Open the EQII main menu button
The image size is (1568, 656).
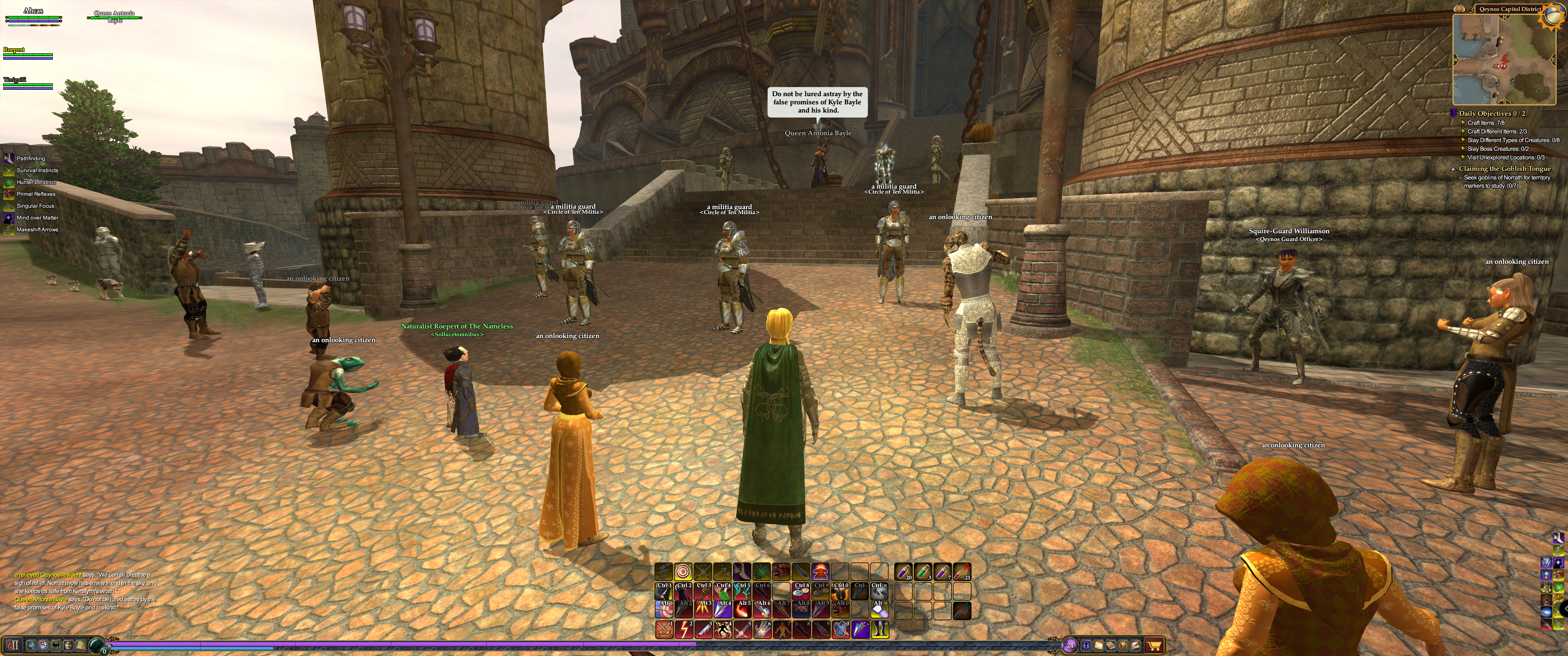(x=12, y=645)
